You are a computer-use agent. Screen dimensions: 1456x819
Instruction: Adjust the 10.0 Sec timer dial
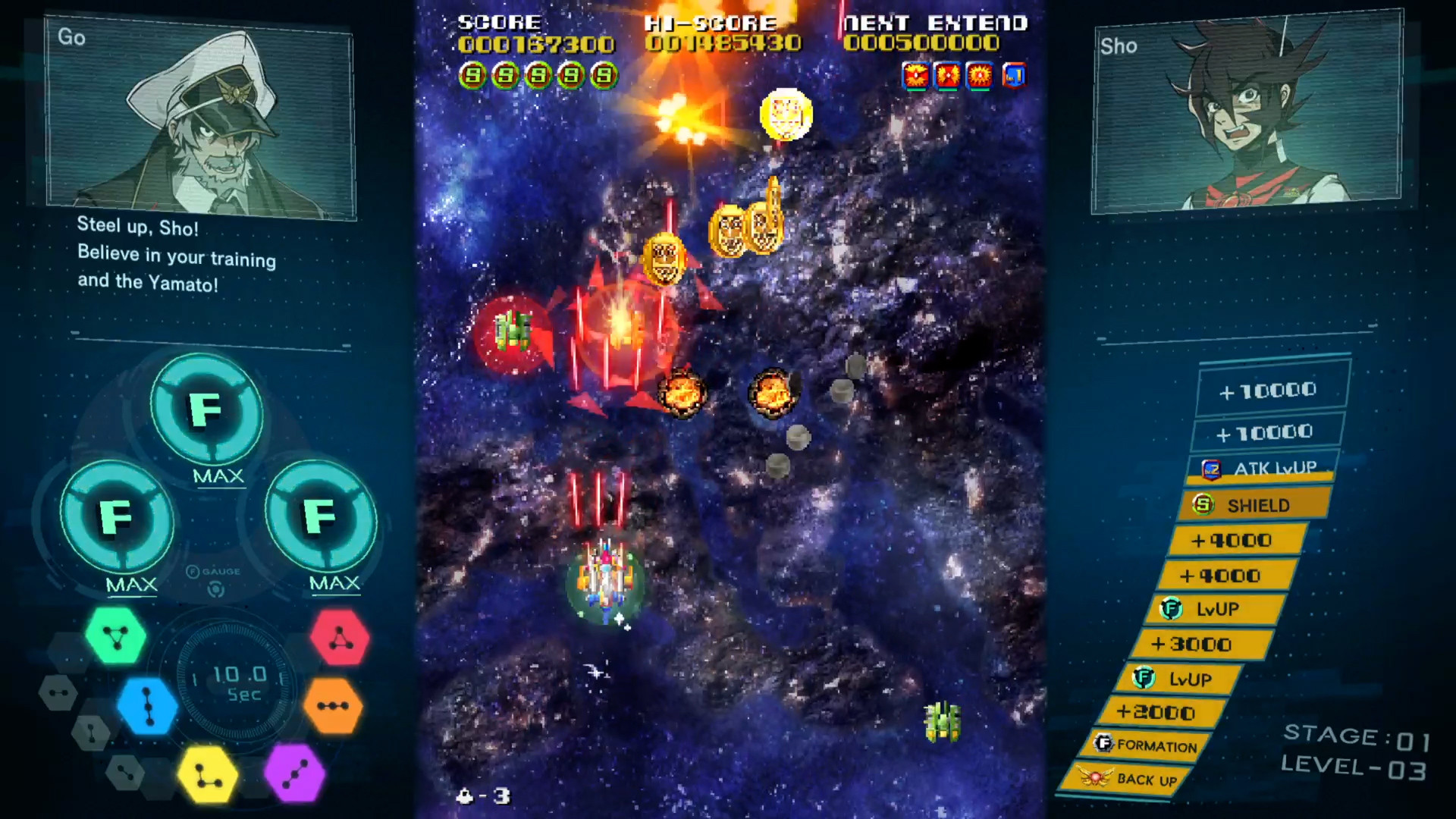pyautogui.click(x=234, y=682)
